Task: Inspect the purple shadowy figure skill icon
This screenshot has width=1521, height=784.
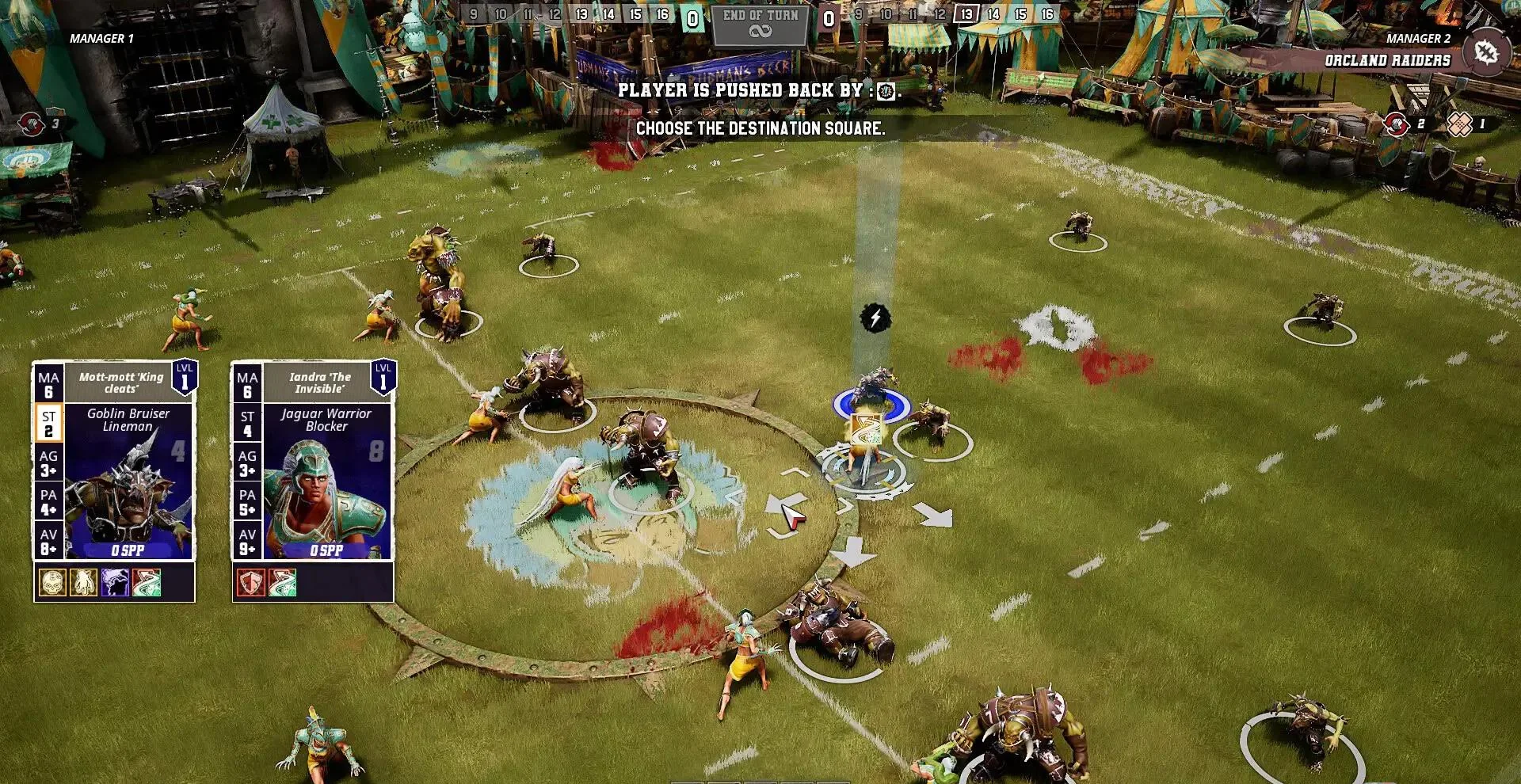Action: [115, 582]
